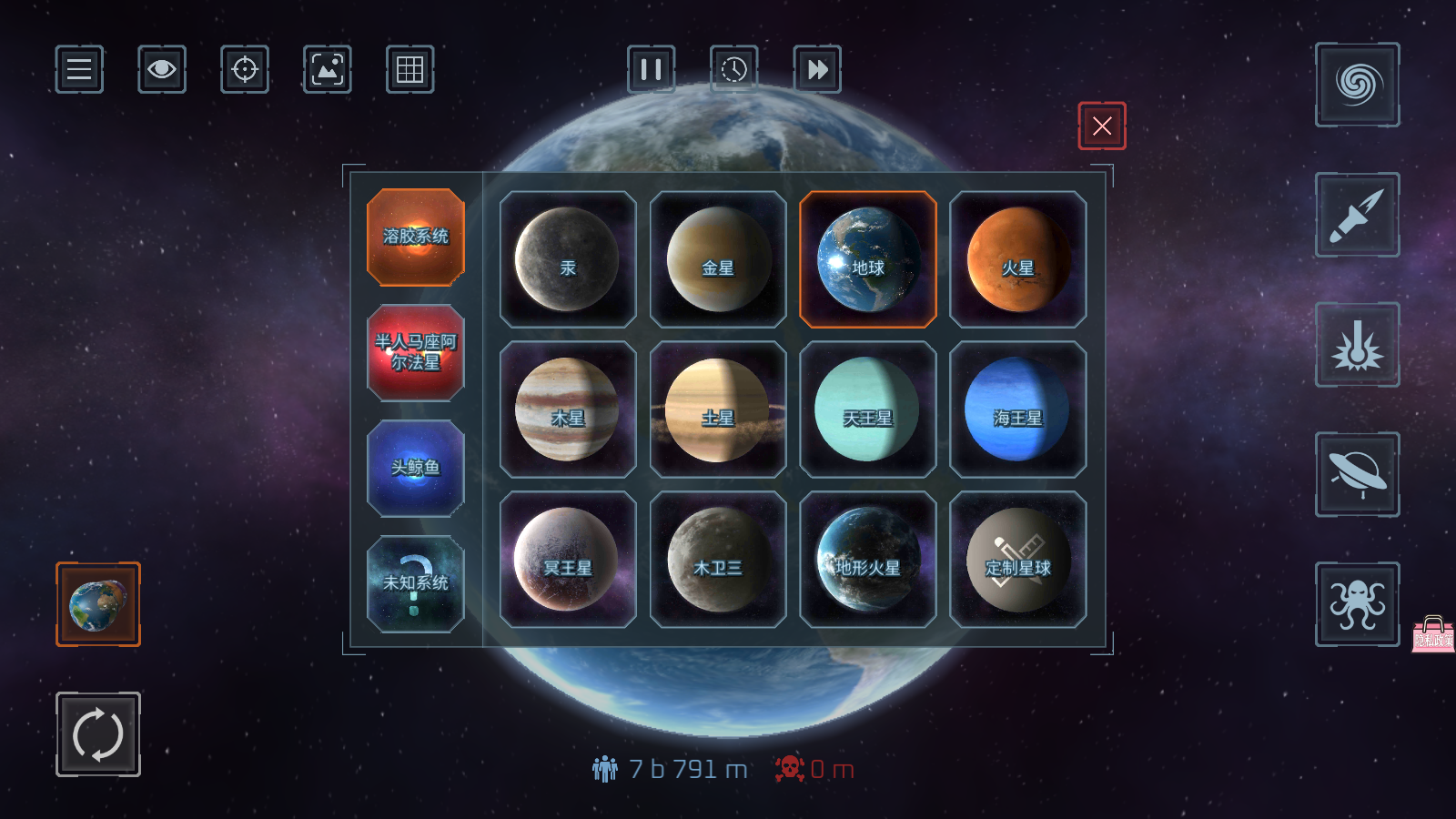The image size is (1456, 819).
Task: Open the screenshot camera tool
Action: click(x=327, y=70)
